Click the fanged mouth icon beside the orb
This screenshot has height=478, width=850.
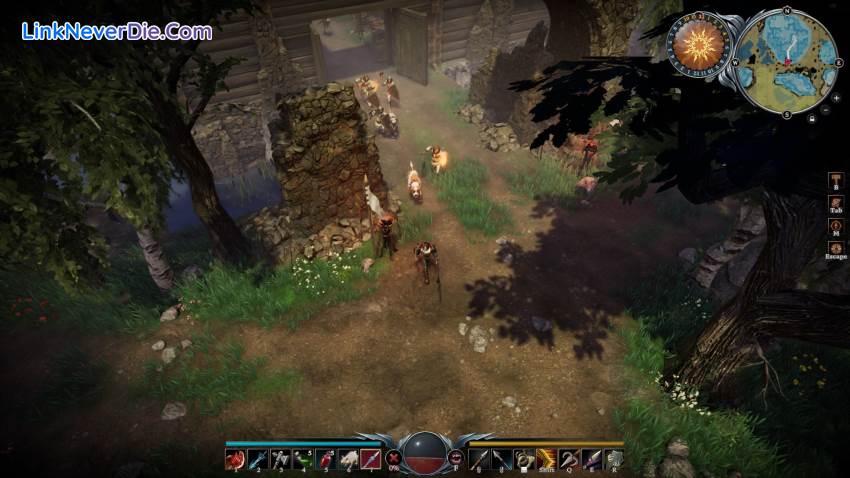pyautogui.click(x=456, y=458)
